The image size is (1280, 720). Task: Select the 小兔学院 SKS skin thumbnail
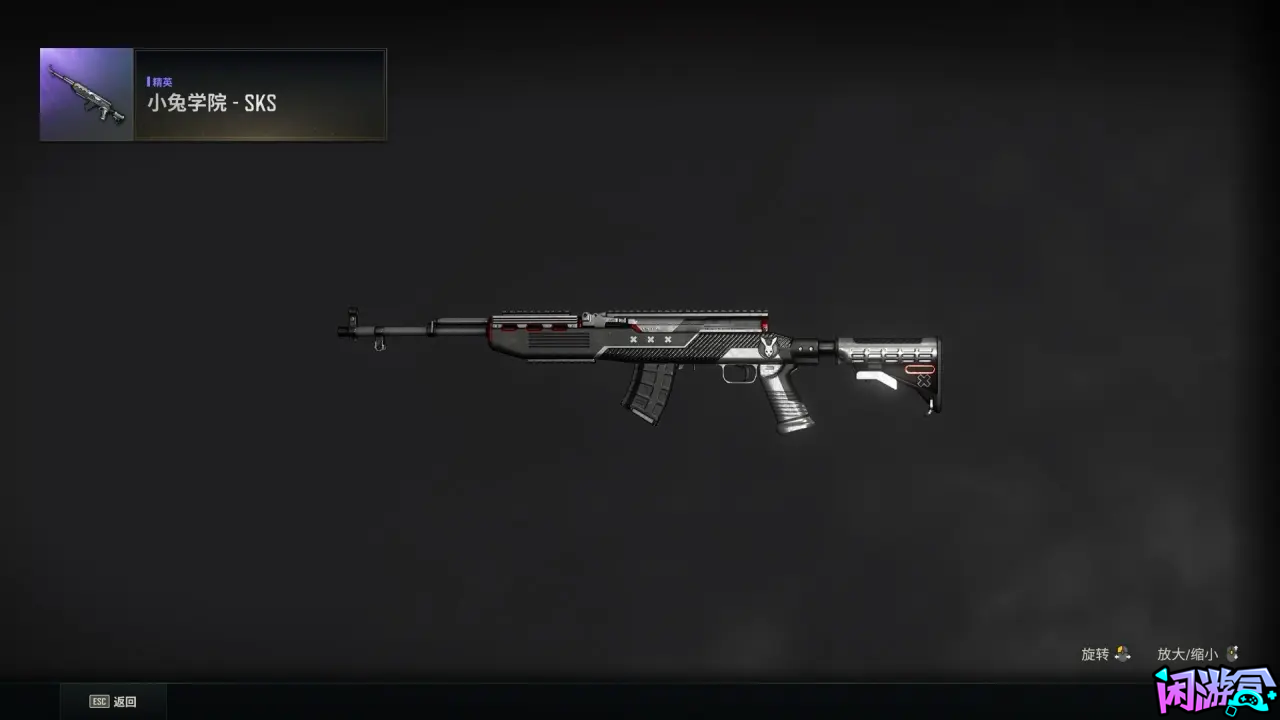pyautogui.click(x=87, y=95)
